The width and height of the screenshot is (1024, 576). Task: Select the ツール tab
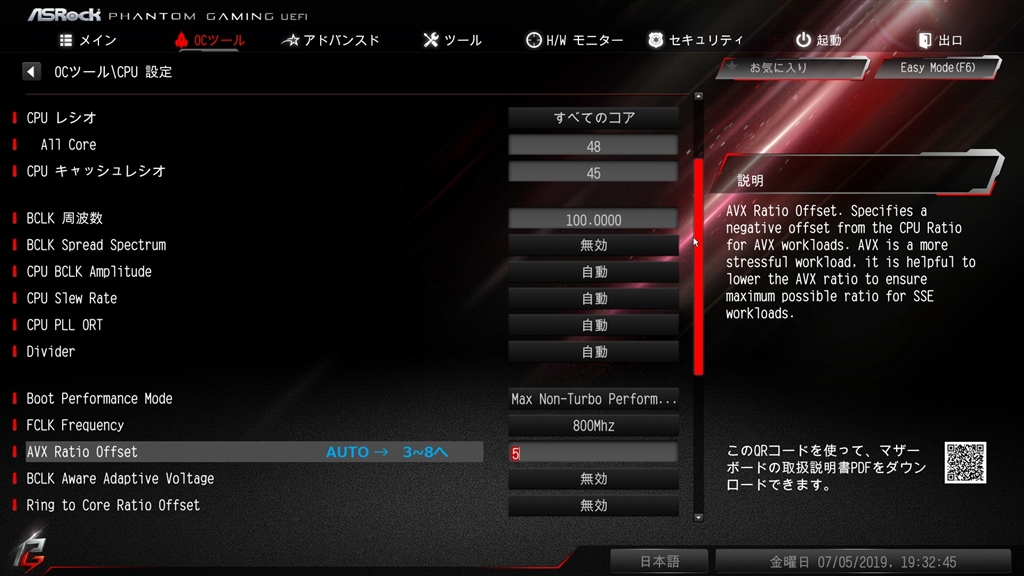(452, 40)
